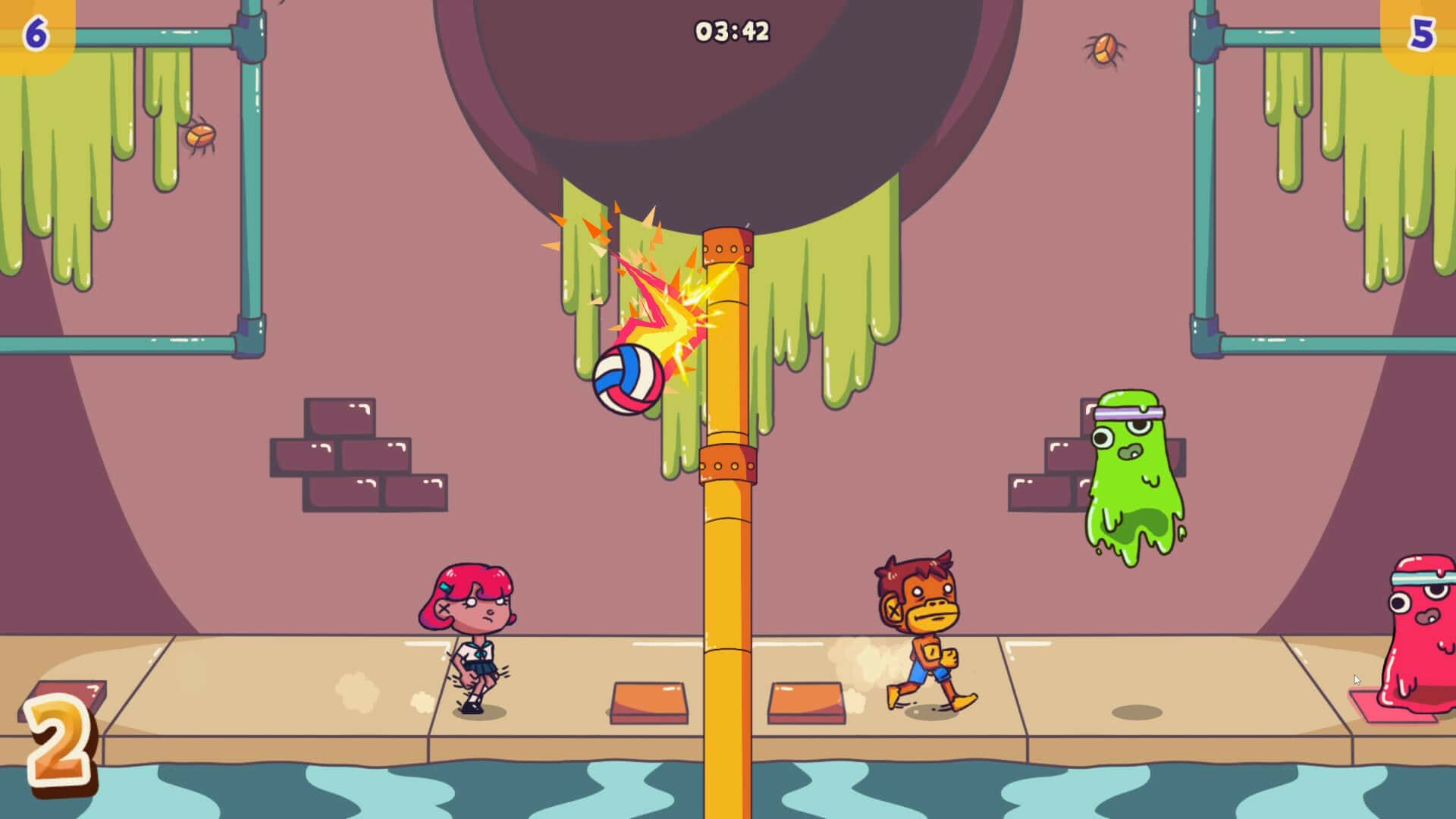Viewport: 1456px width, 819px height.
Task: Click the volleyball hitting the net pole
Action: click(629, 379)
